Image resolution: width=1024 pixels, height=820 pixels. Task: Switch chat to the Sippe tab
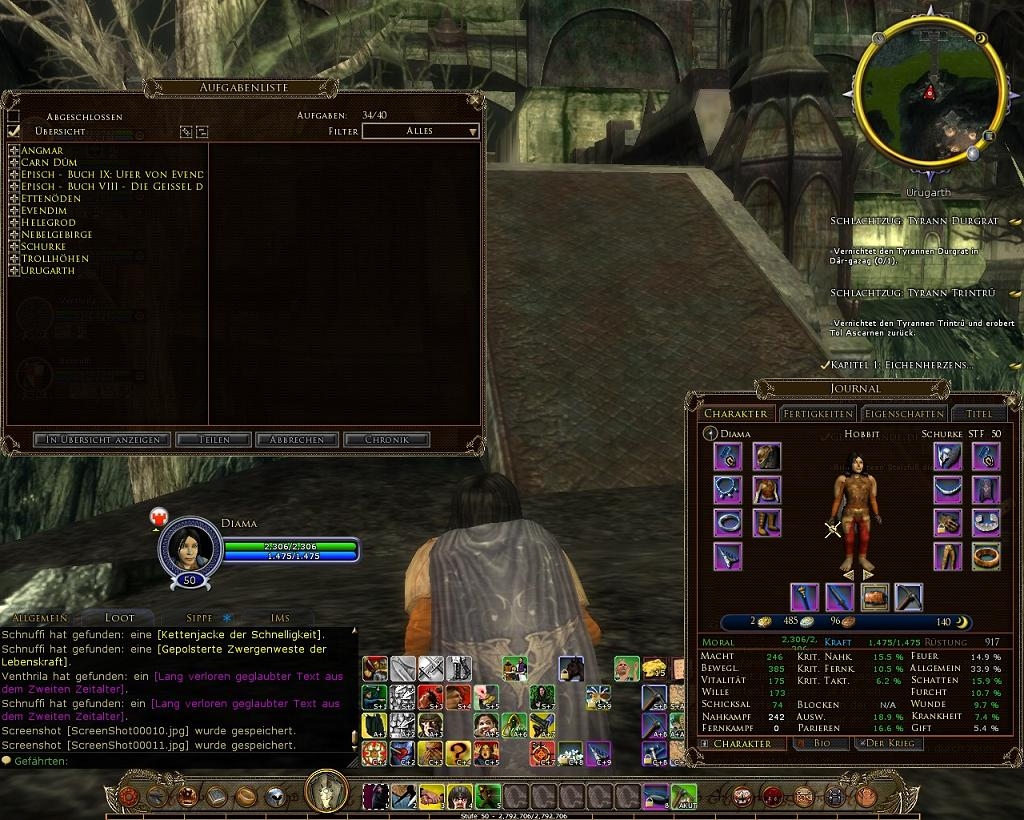pyautogui.click(x=200, y=618)
